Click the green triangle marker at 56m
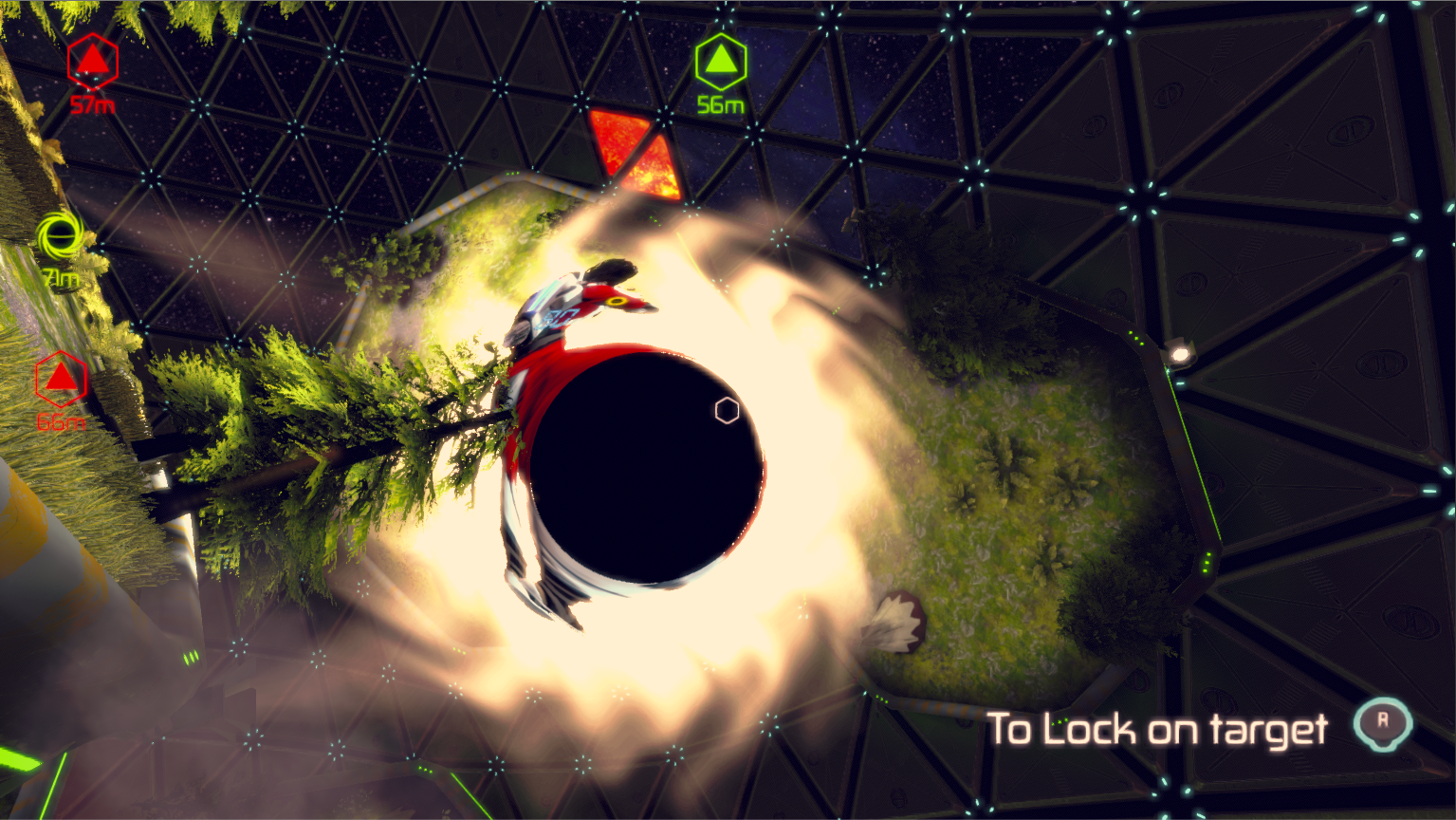Viewport: 1456px width, 820px height. pyautogui.click(x=721, y=62)
